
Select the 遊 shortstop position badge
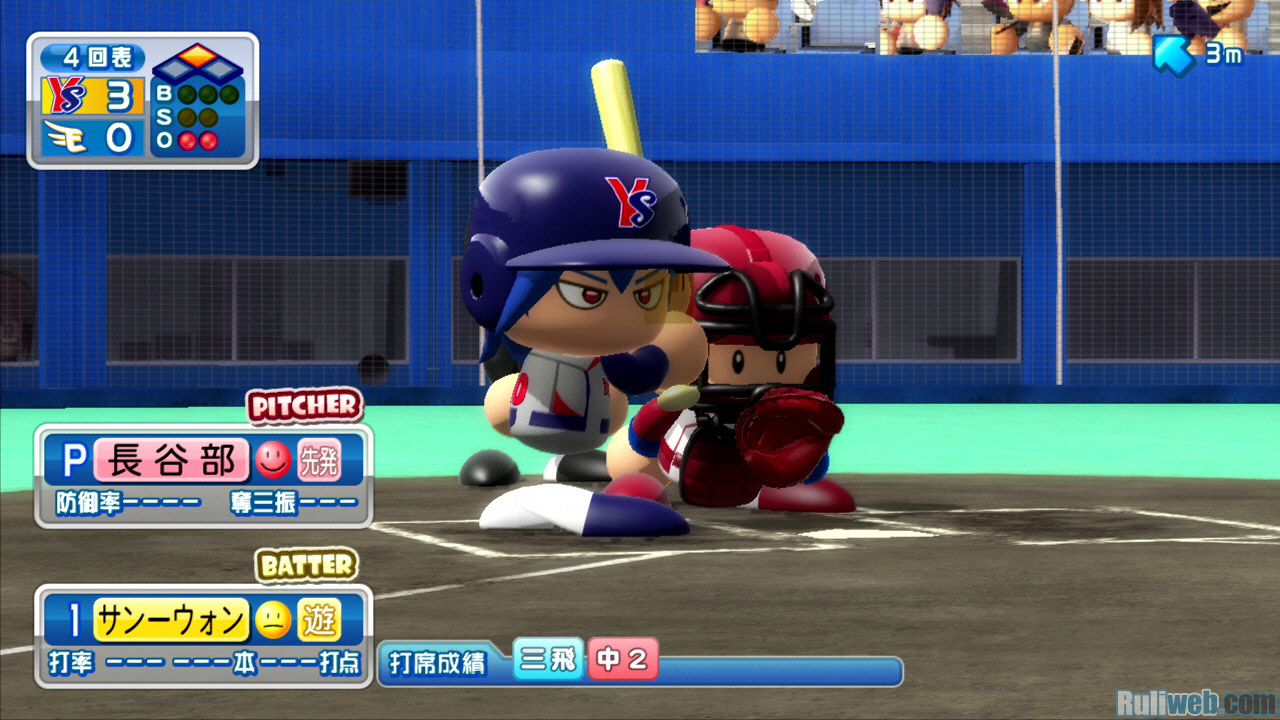(x=318, y=622)
